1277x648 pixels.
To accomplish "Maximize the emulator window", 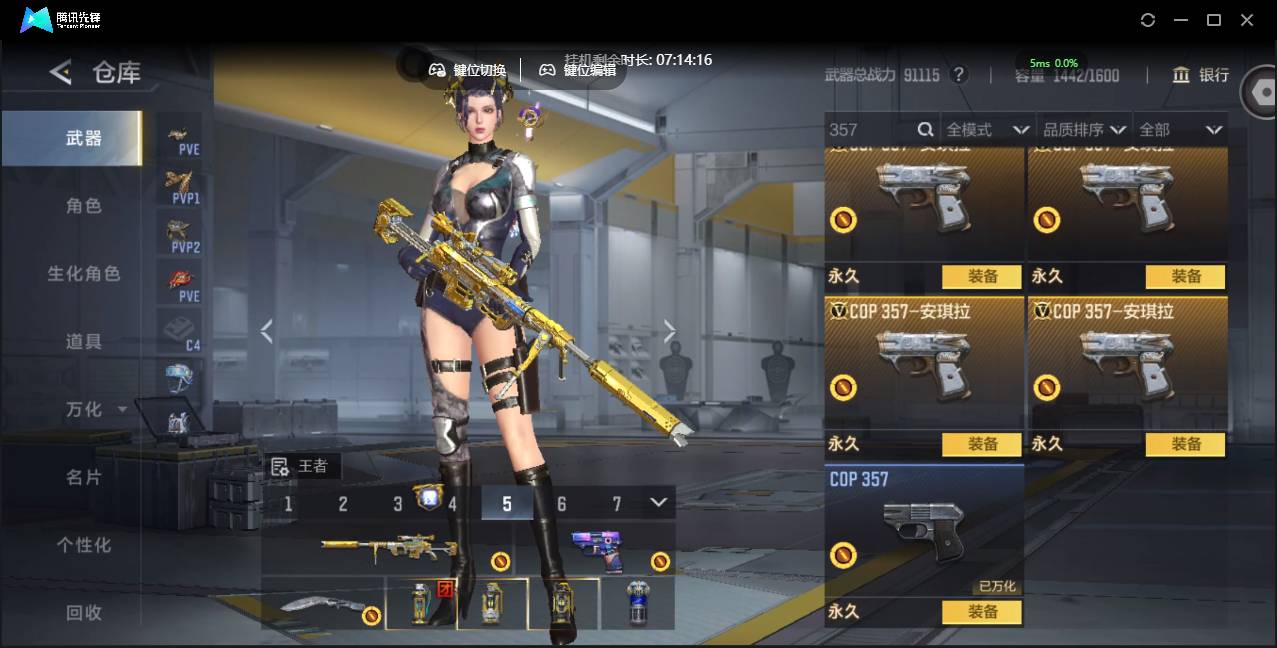I will pyautogui.click(x=1214, y=20).
